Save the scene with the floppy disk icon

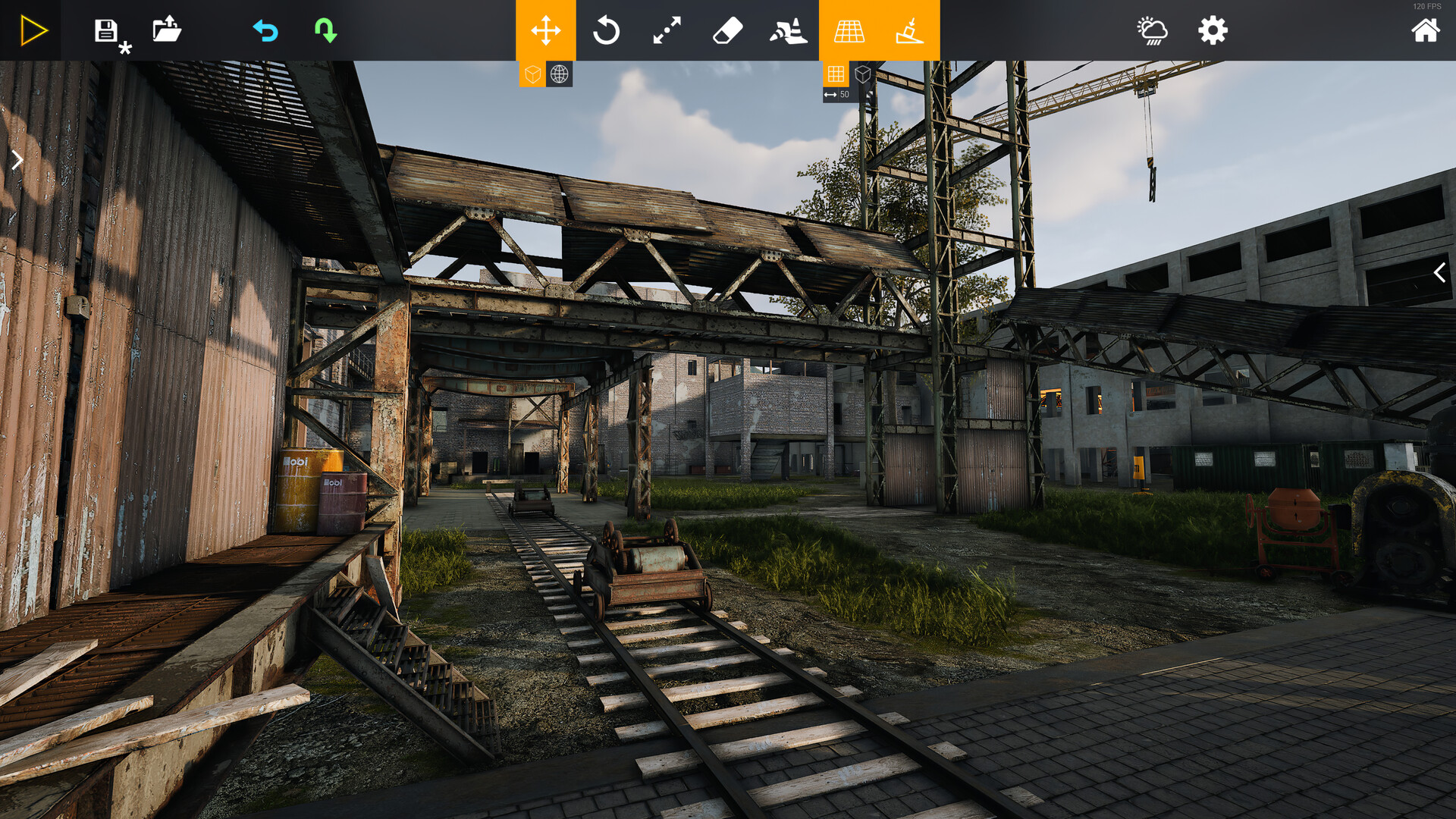(x=106, y=30)
